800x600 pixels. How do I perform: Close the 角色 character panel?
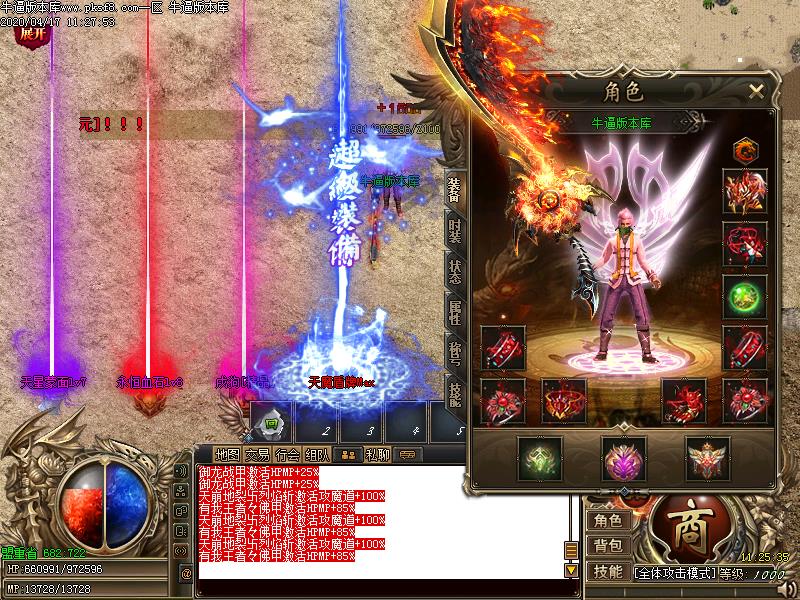[756, 91]
